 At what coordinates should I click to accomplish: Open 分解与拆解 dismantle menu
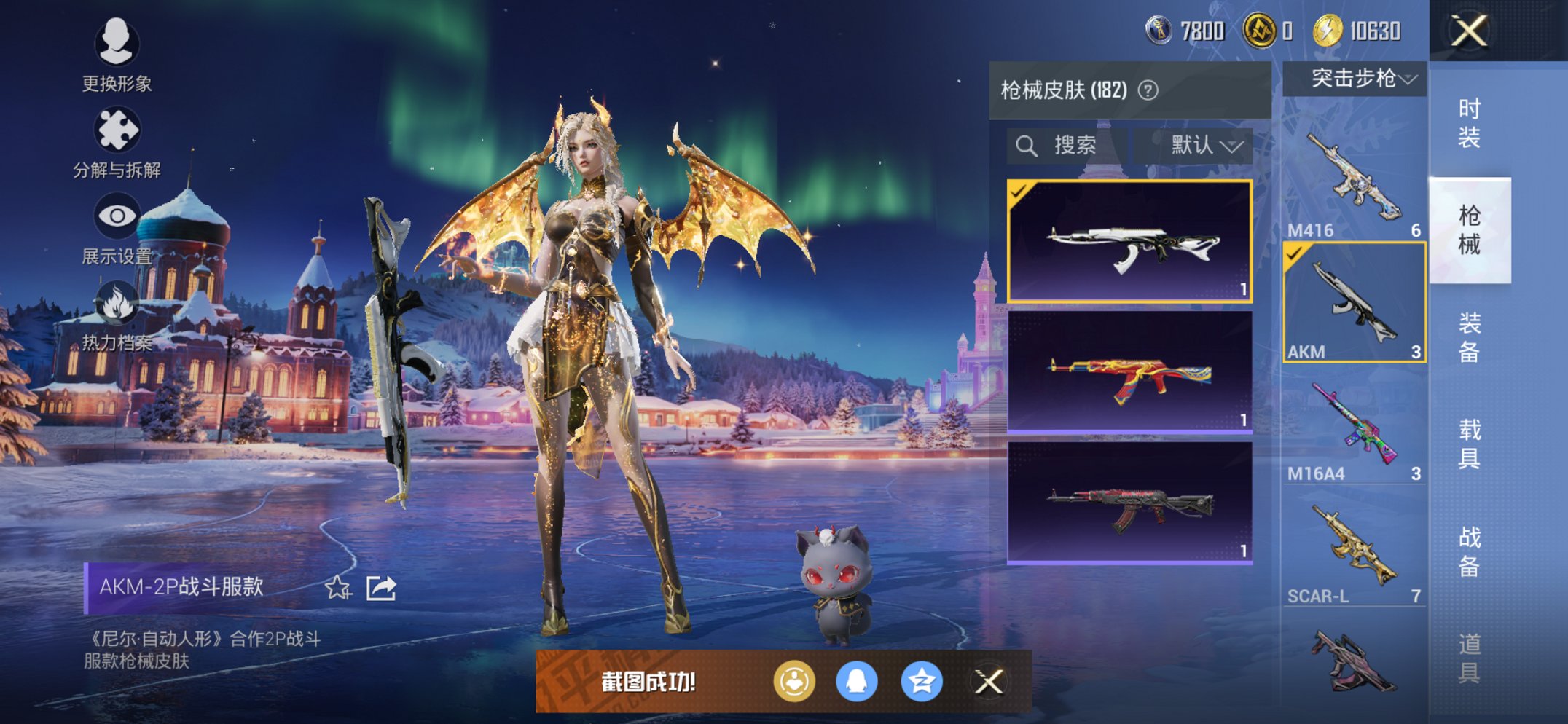click(117, 143)
